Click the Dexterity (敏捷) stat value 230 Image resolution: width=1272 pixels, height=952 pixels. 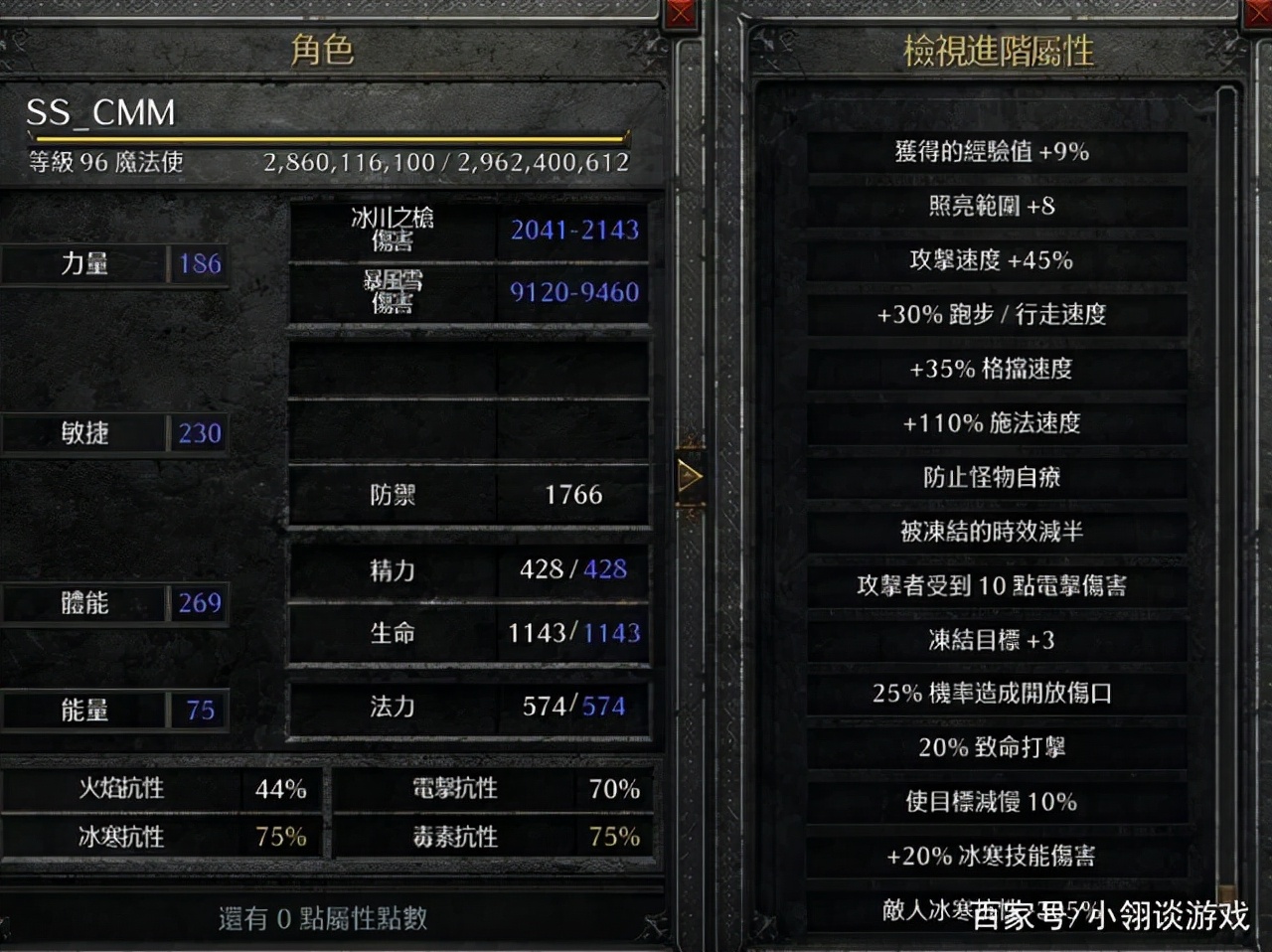coord(198,432)
